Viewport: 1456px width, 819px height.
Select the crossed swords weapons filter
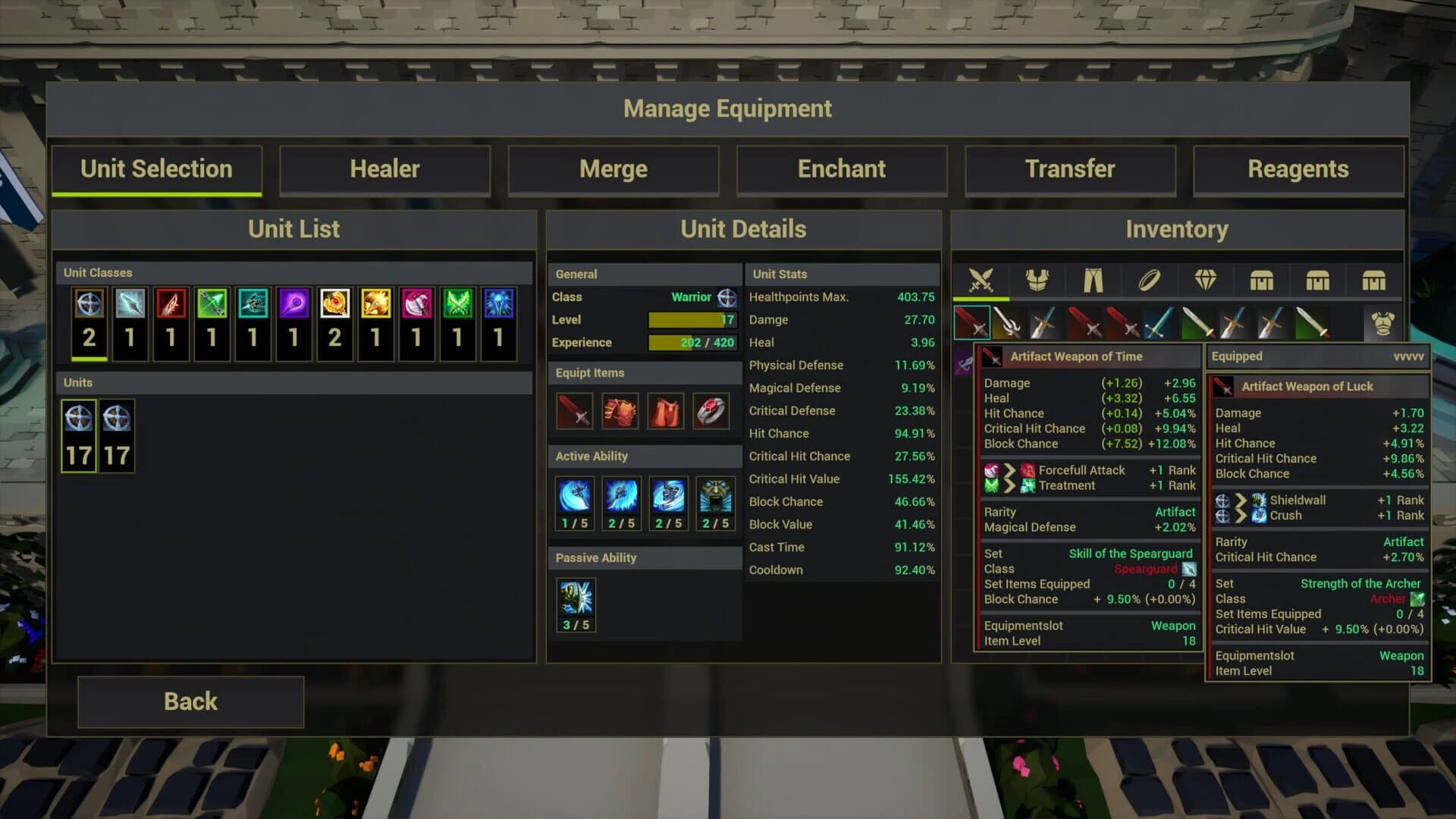coord(984,280)
